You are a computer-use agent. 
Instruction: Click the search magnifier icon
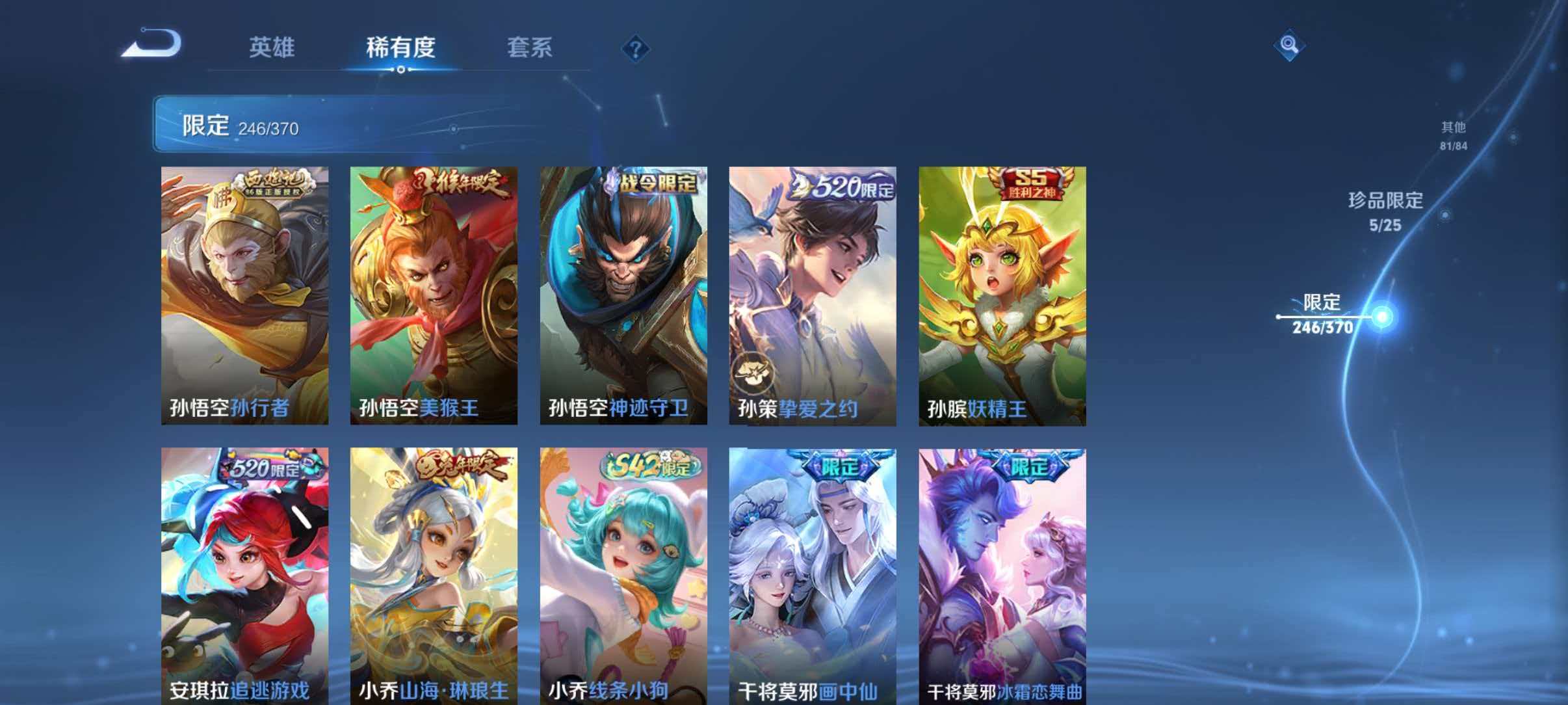1290,46
